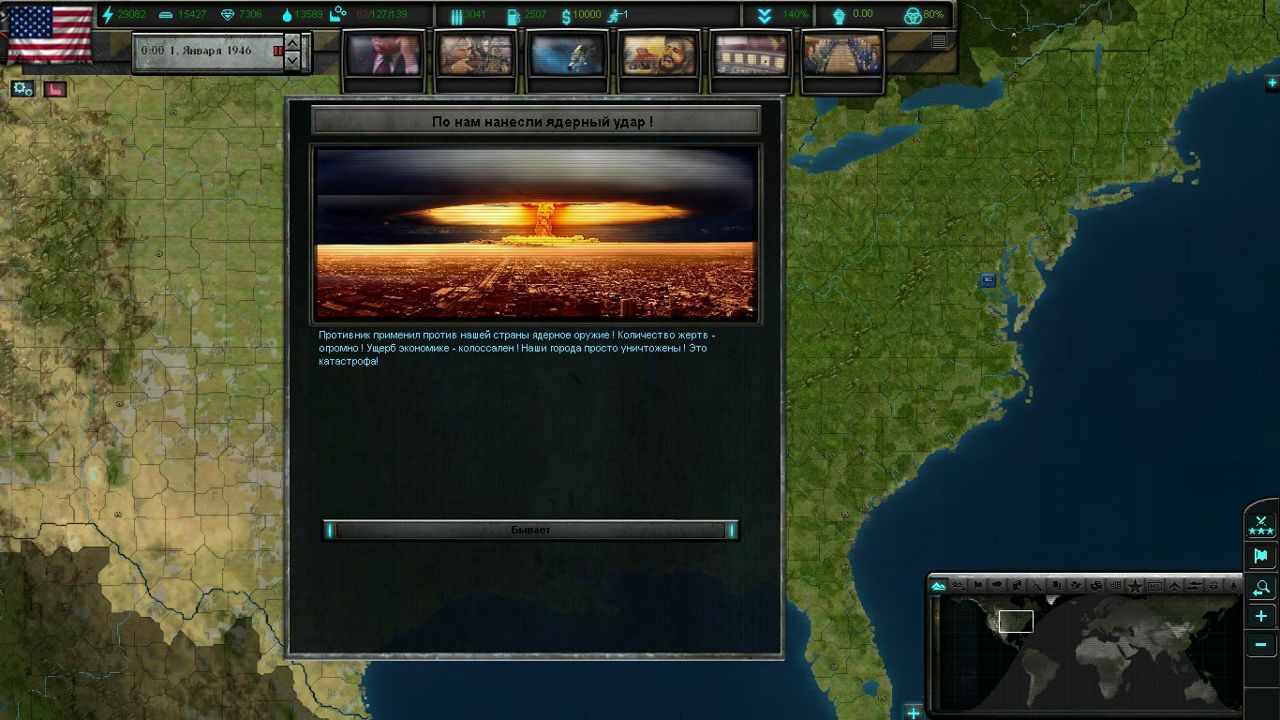Click the airplane air-units overlay icon
The image size is (1280, 720).
(1176, 585)
